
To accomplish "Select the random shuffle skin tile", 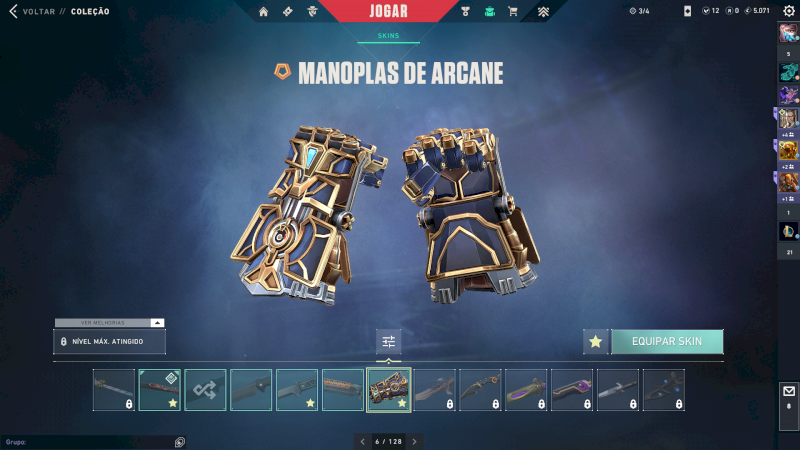I will tap(206, 390).
